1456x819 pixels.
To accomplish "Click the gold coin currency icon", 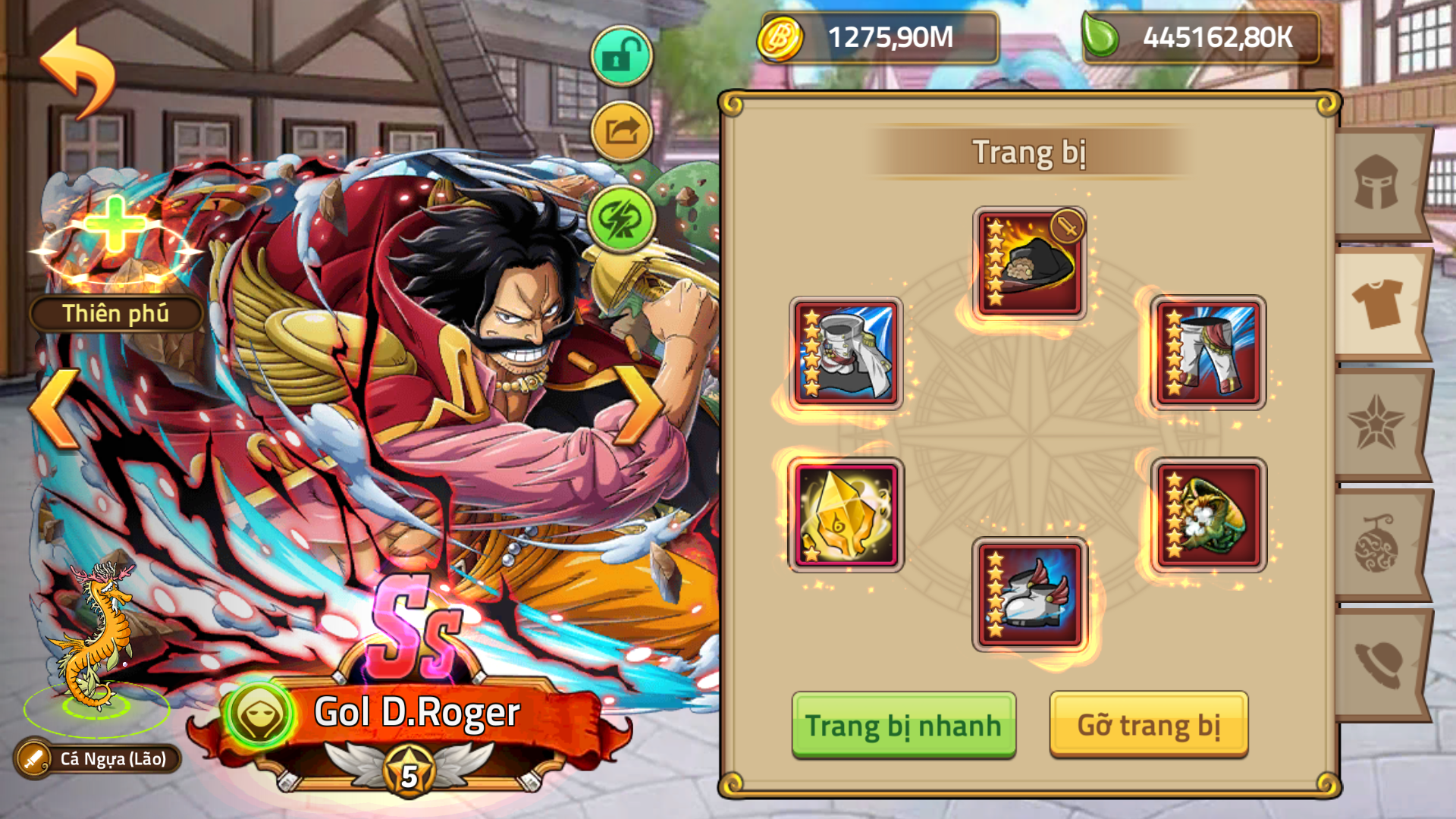I will coord(782,35).
